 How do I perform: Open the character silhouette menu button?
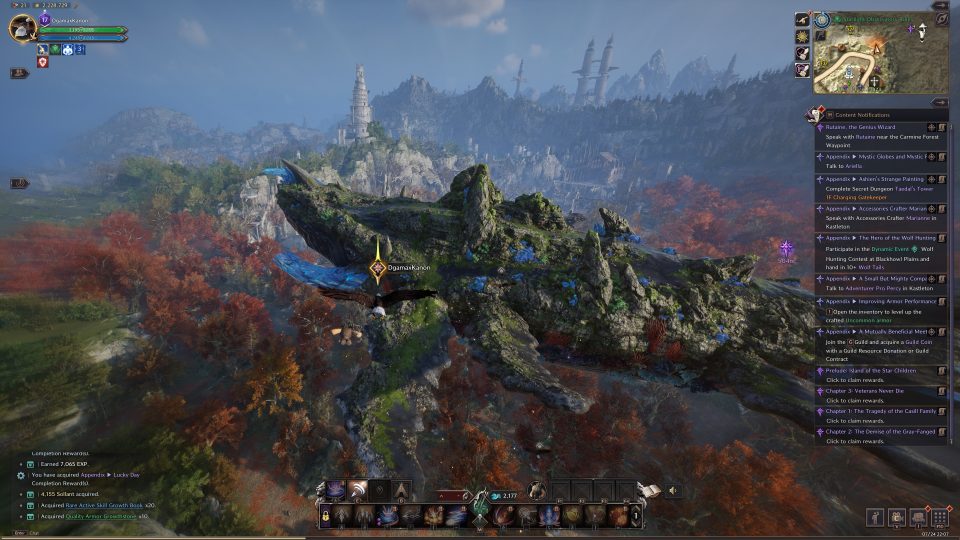click(874, 517)
